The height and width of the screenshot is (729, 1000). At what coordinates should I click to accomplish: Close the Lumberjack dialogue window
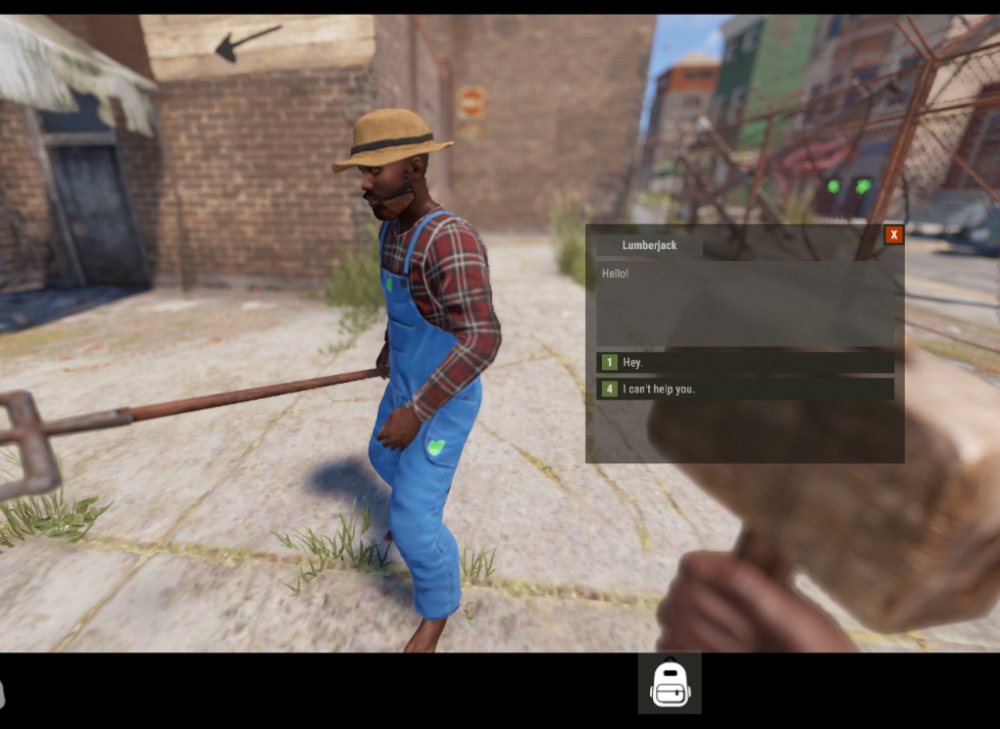[894, 235]
